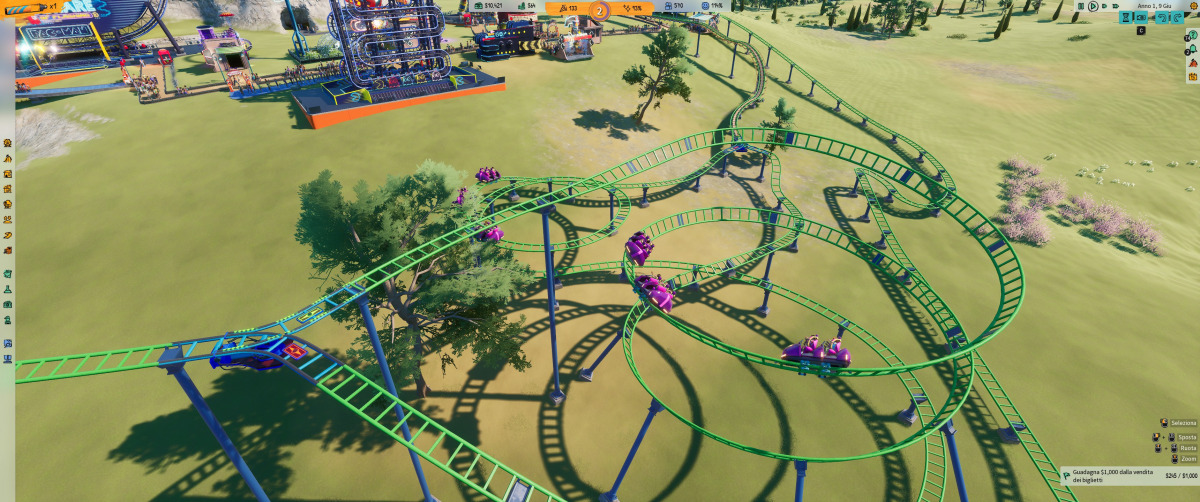1200x502 pixels.
Task: Open the calendar icon panel
Action: tap(1193, 77)
